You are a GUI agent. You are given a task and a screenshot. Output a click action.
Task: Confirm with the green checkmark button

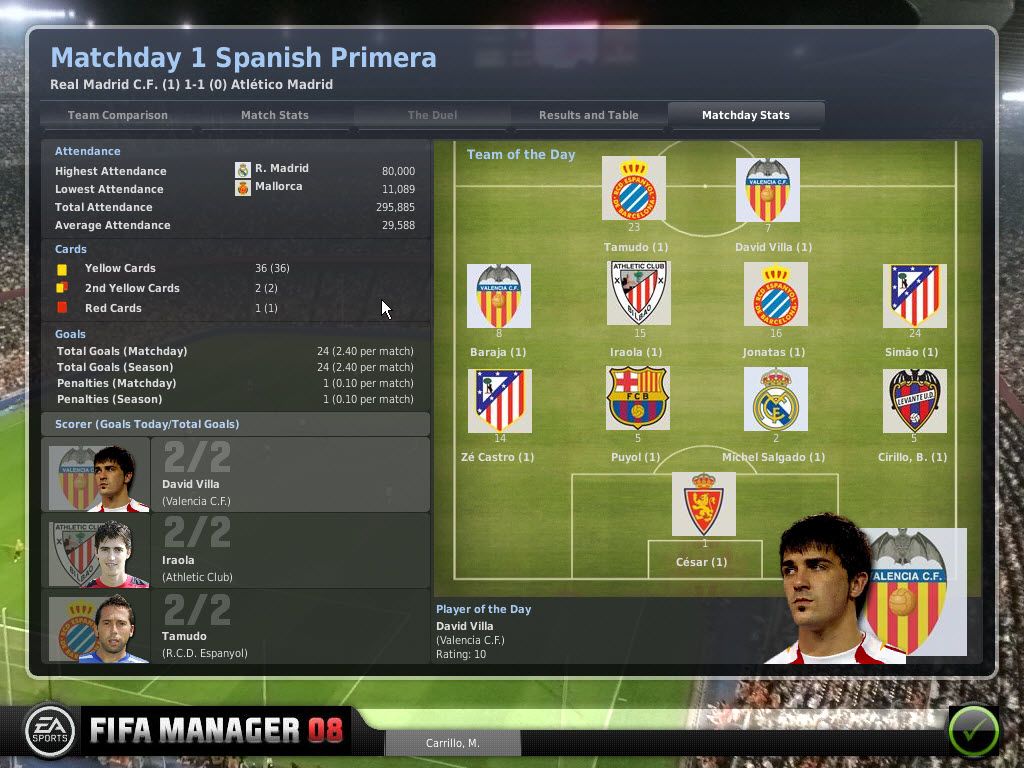click(972, 730)
